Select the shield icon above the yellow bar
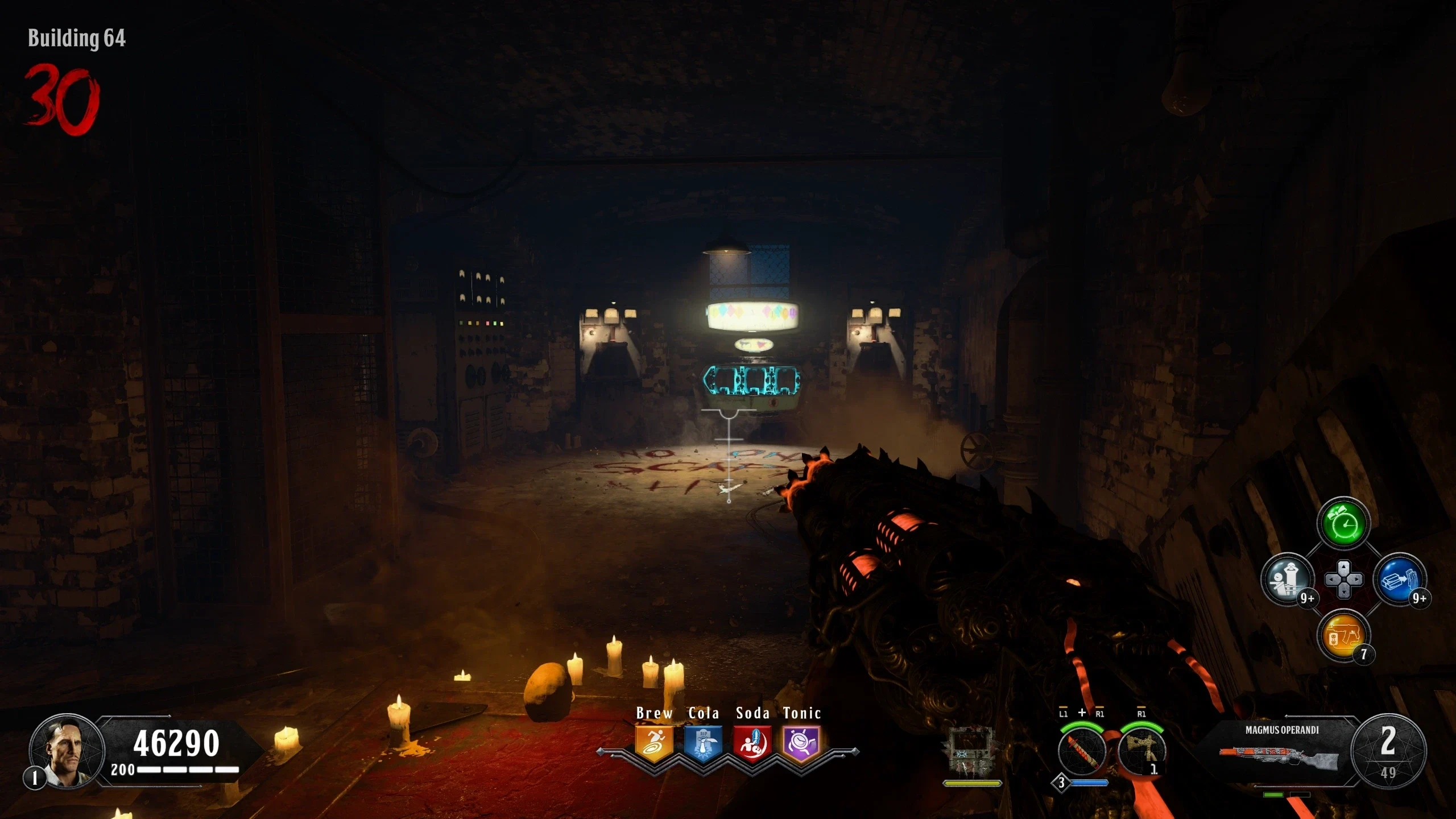 (x=972, y=751)
